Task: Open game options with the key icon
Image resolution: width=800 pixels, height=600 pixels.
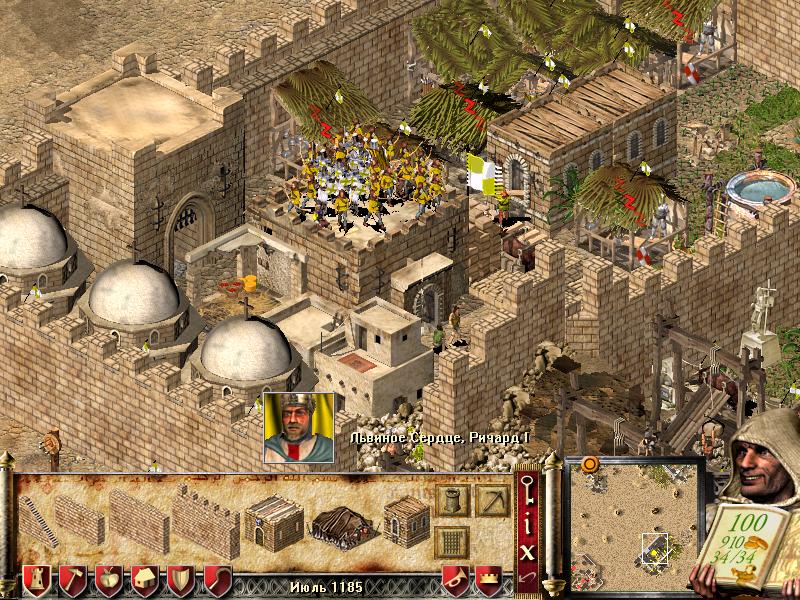Action: tap(529, 491)
